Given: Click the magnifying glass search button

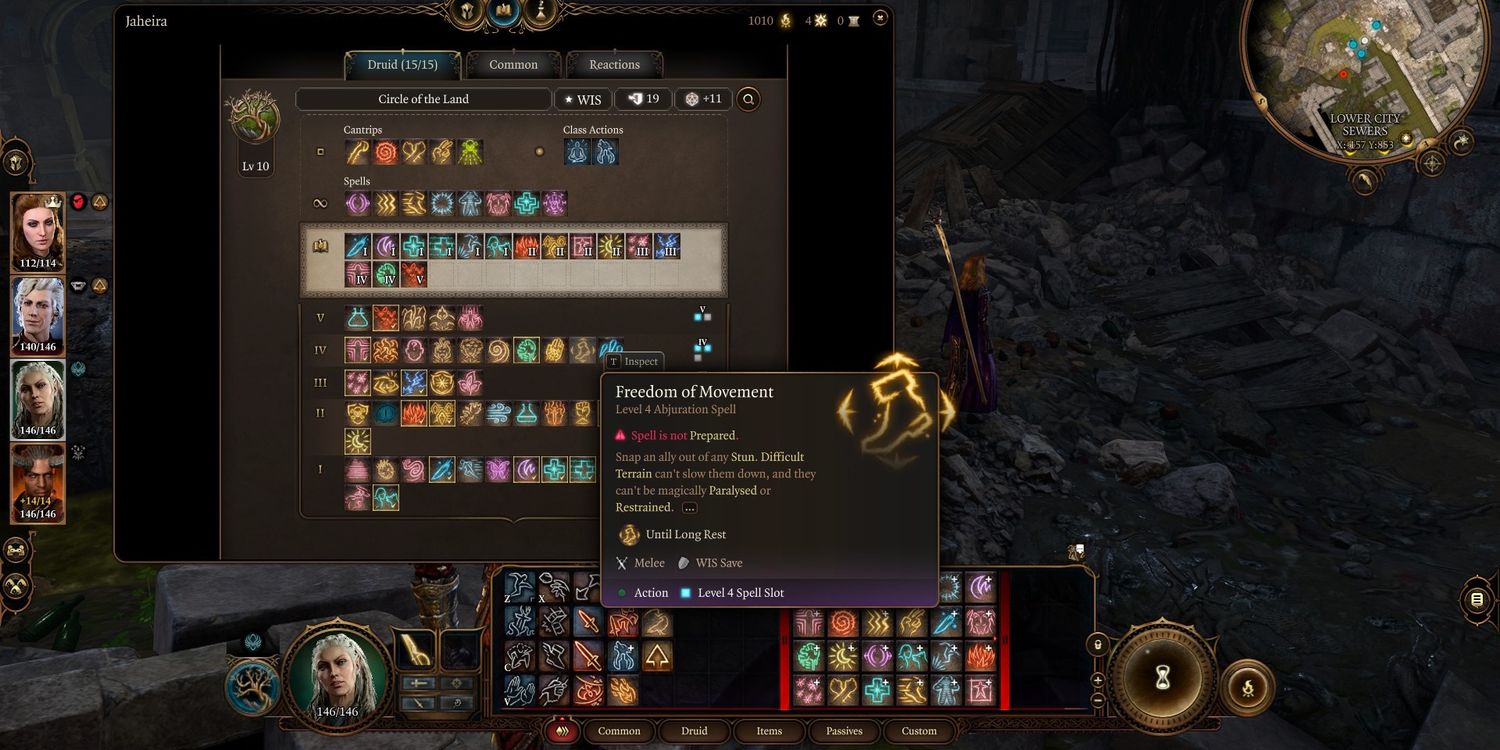Looking at the screenshot, I should (747, 99).
